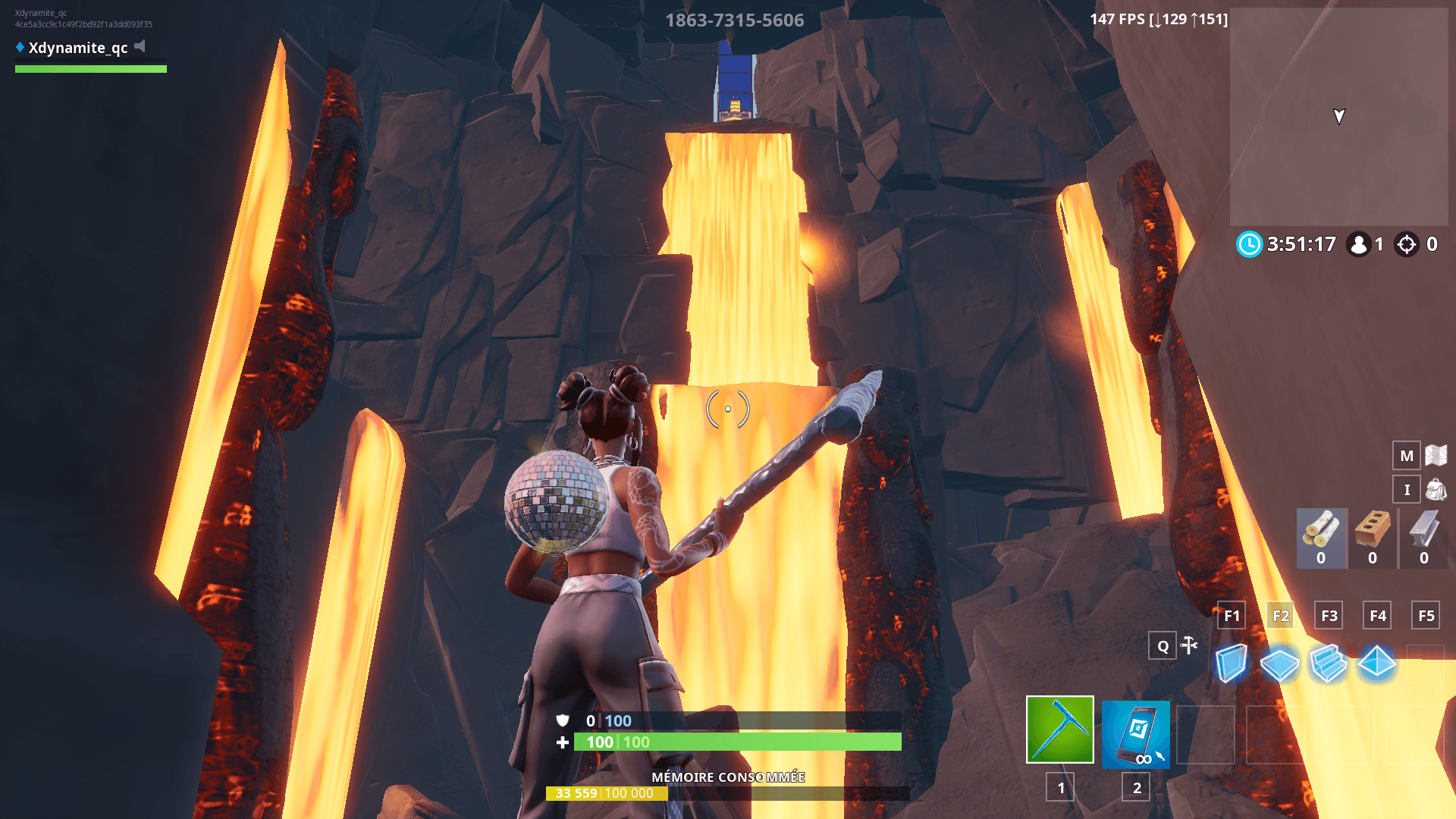Select the stairs build piece under F3
1456x819 pixels.
[x=1328, y=663]
